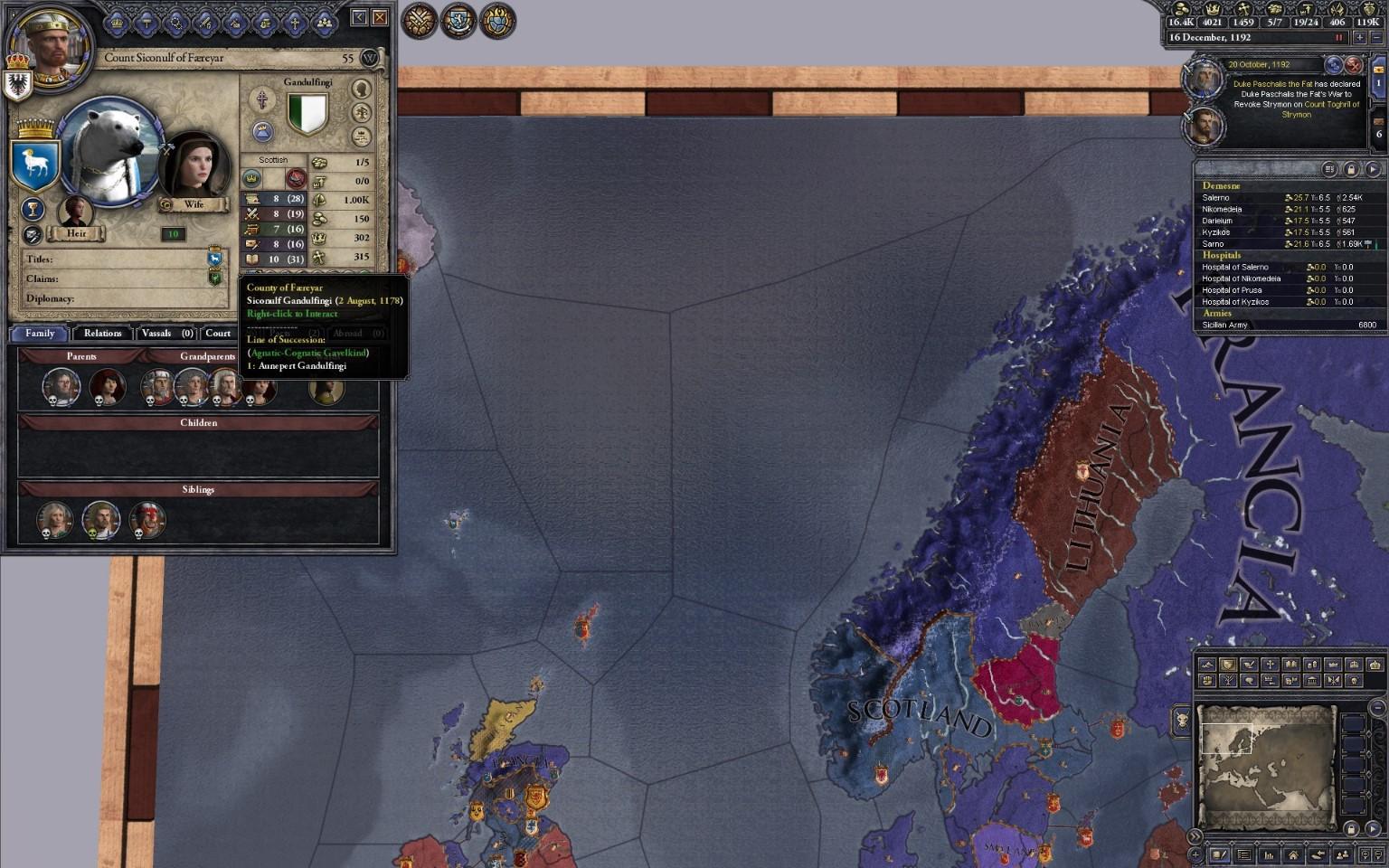Click the ram coat of arms shield
Viewport: 1389px width, 868px height.
point(35,164)
